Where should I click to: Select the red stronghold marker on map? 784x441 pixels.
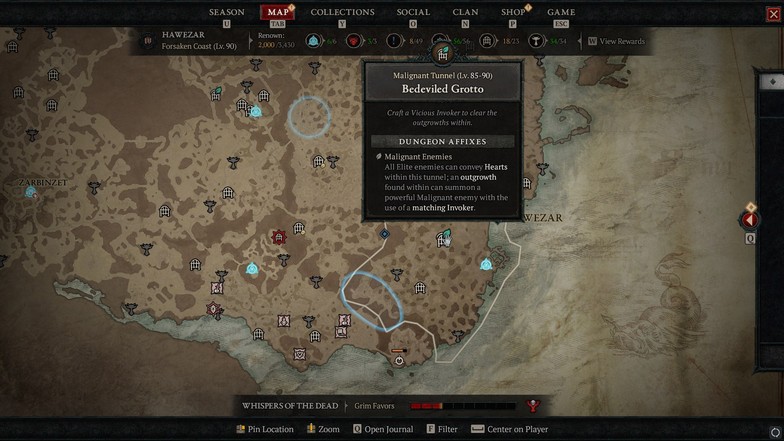click(x=279, y=237)
